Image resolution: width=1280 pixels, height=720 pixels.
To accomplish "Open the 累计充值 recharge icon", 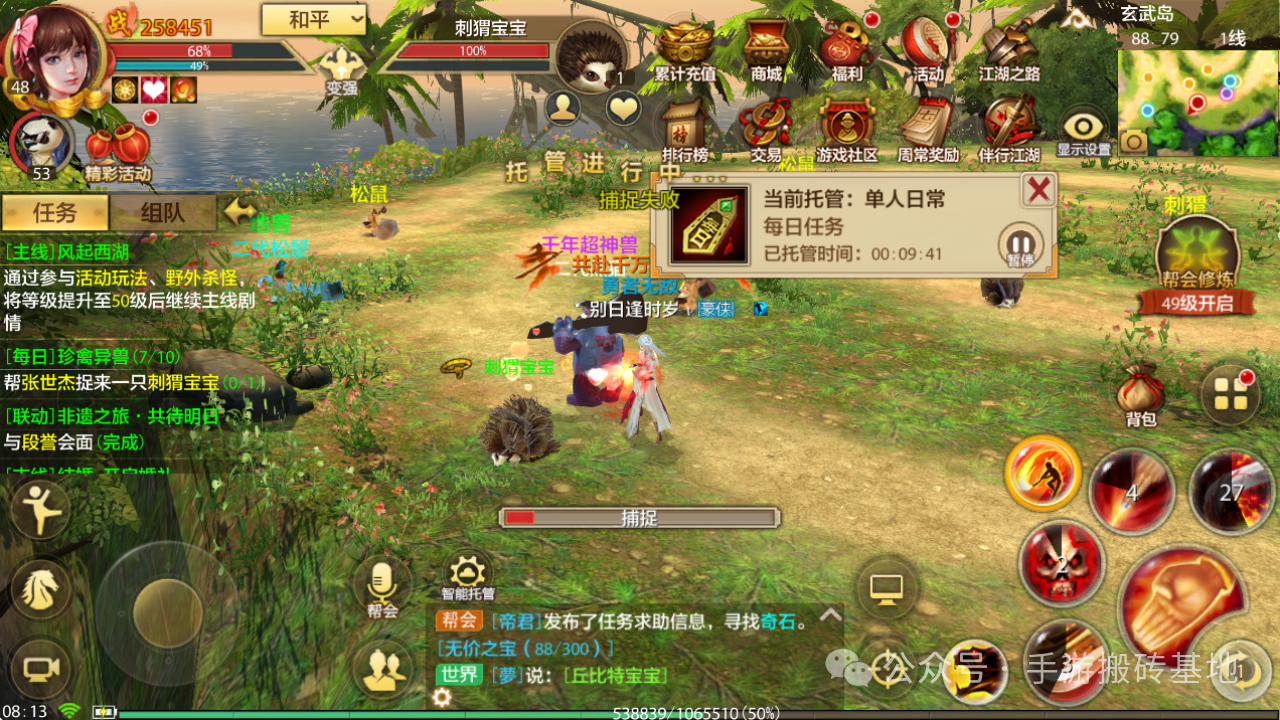I will (685, 47).
